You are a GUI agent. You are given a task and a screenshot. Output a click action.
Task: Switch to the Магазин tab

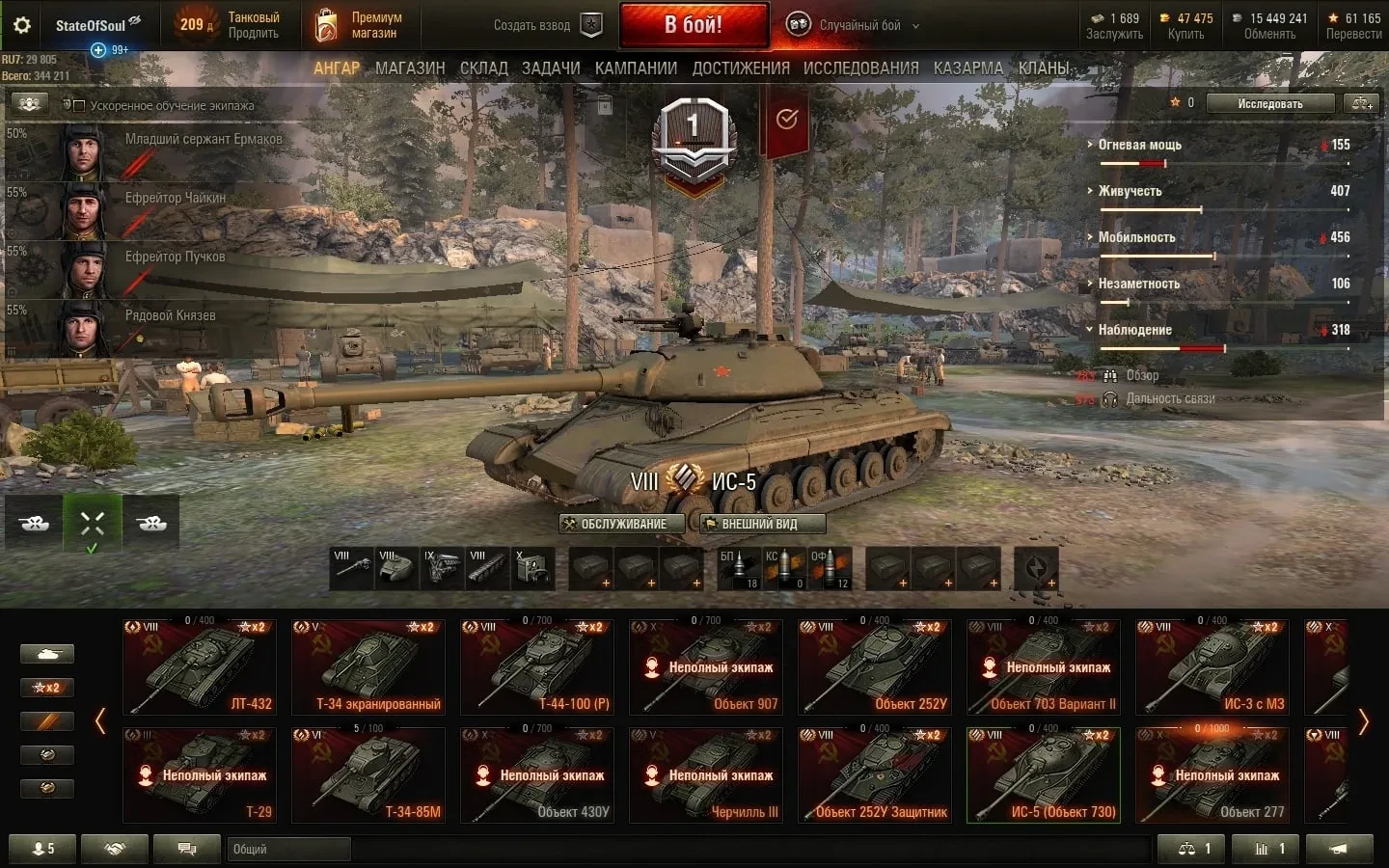point(410,68)
